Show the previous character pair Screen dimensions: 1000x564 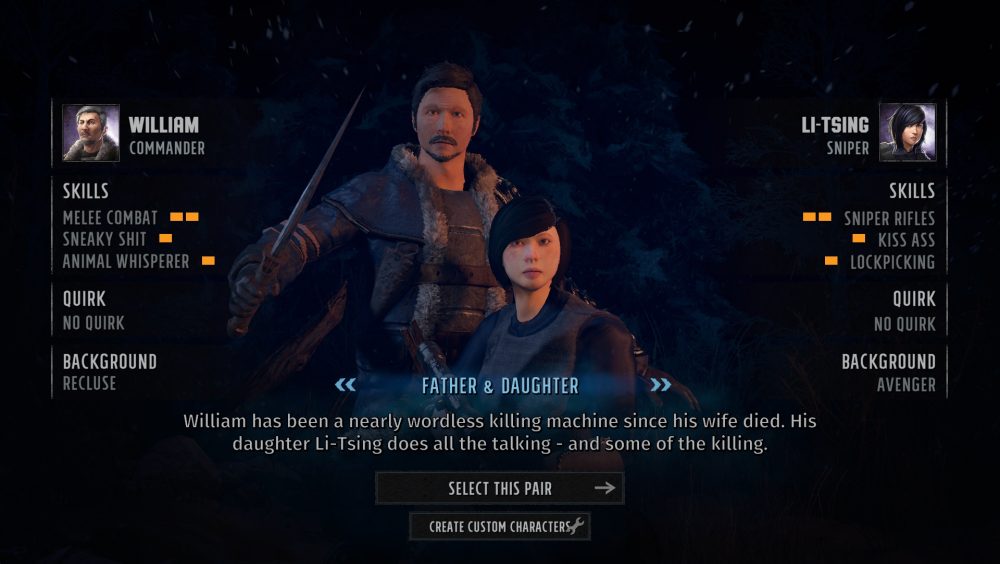pos(345,385)
